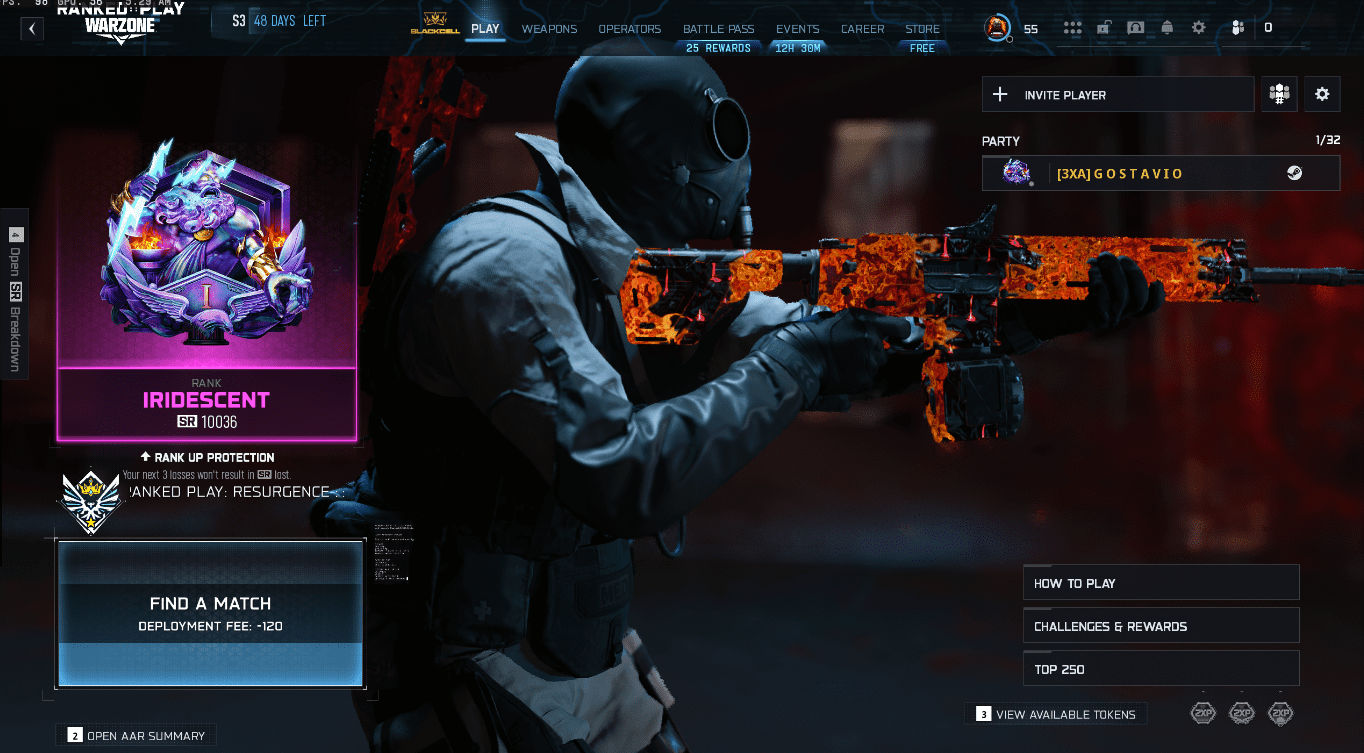Click the friends grid icon
1364x753 pixels.
coord(1072,28)
